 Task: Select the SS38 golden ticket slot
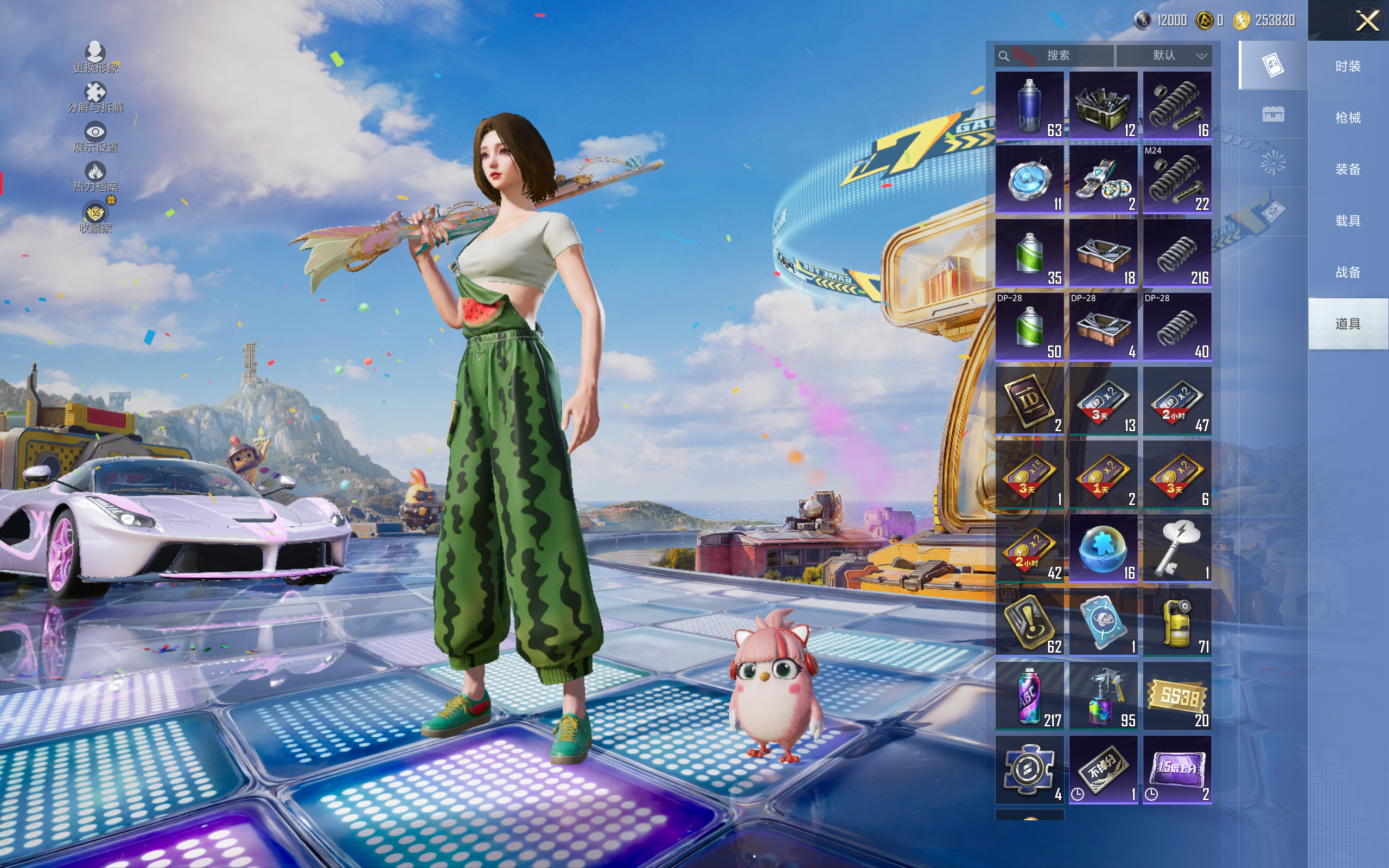1177,696
